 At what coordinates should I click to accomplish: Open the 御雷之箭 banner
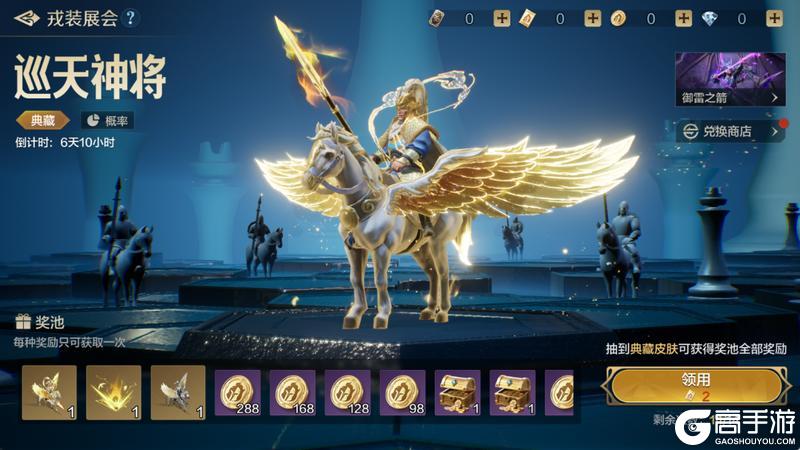point(730,80)
